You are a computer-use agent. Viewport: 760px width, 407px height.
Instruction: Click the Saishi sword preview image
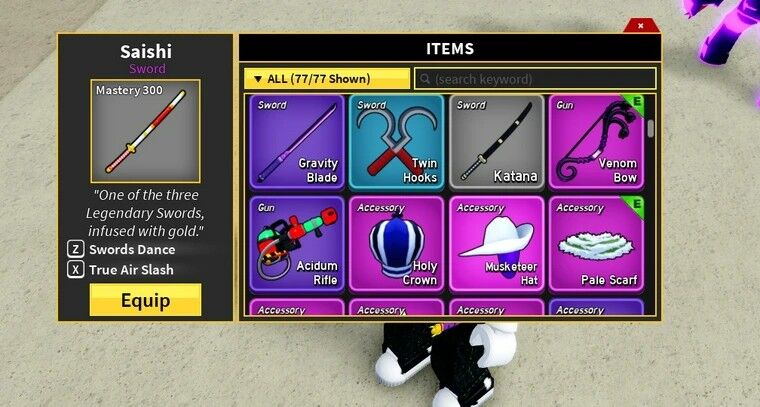coord(145,131)
